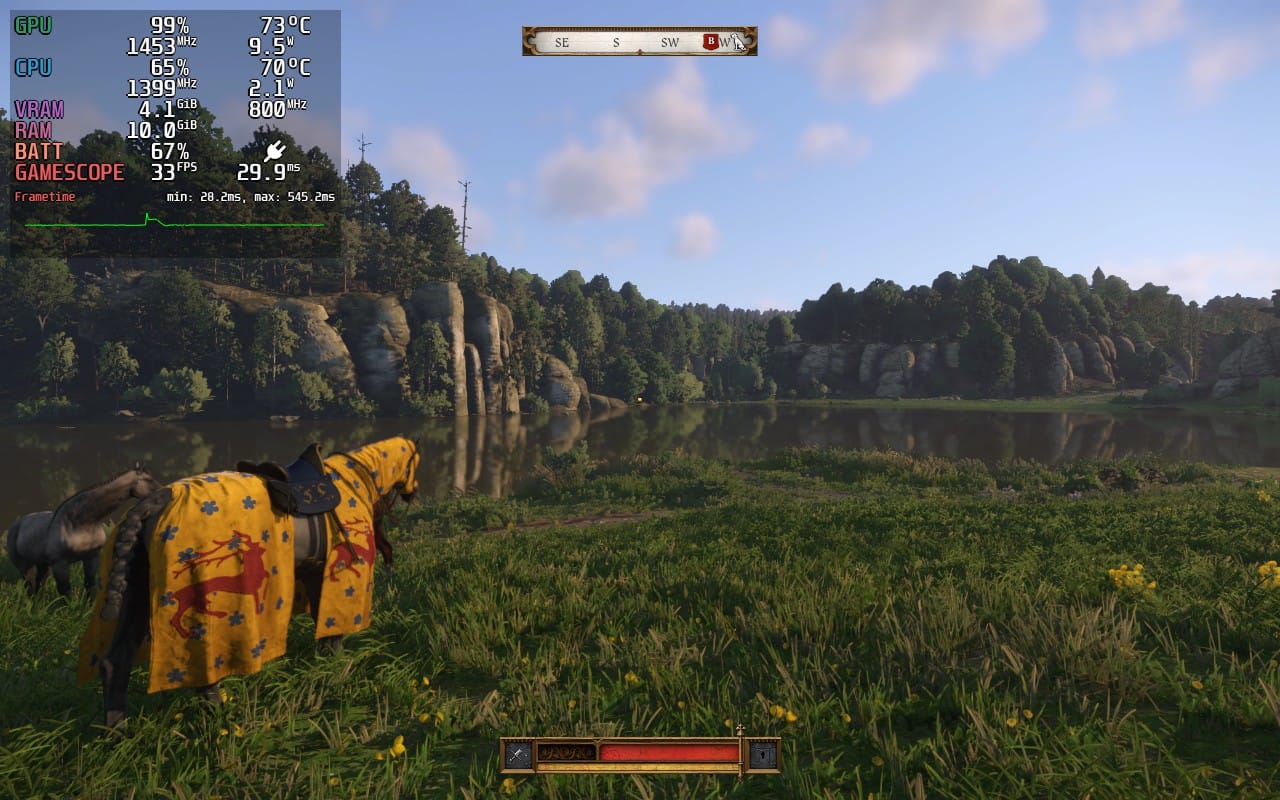Viewport: 1280px width, 800px height.
Task: Click the white dog icon on compass
Action: tap(737, 42)
